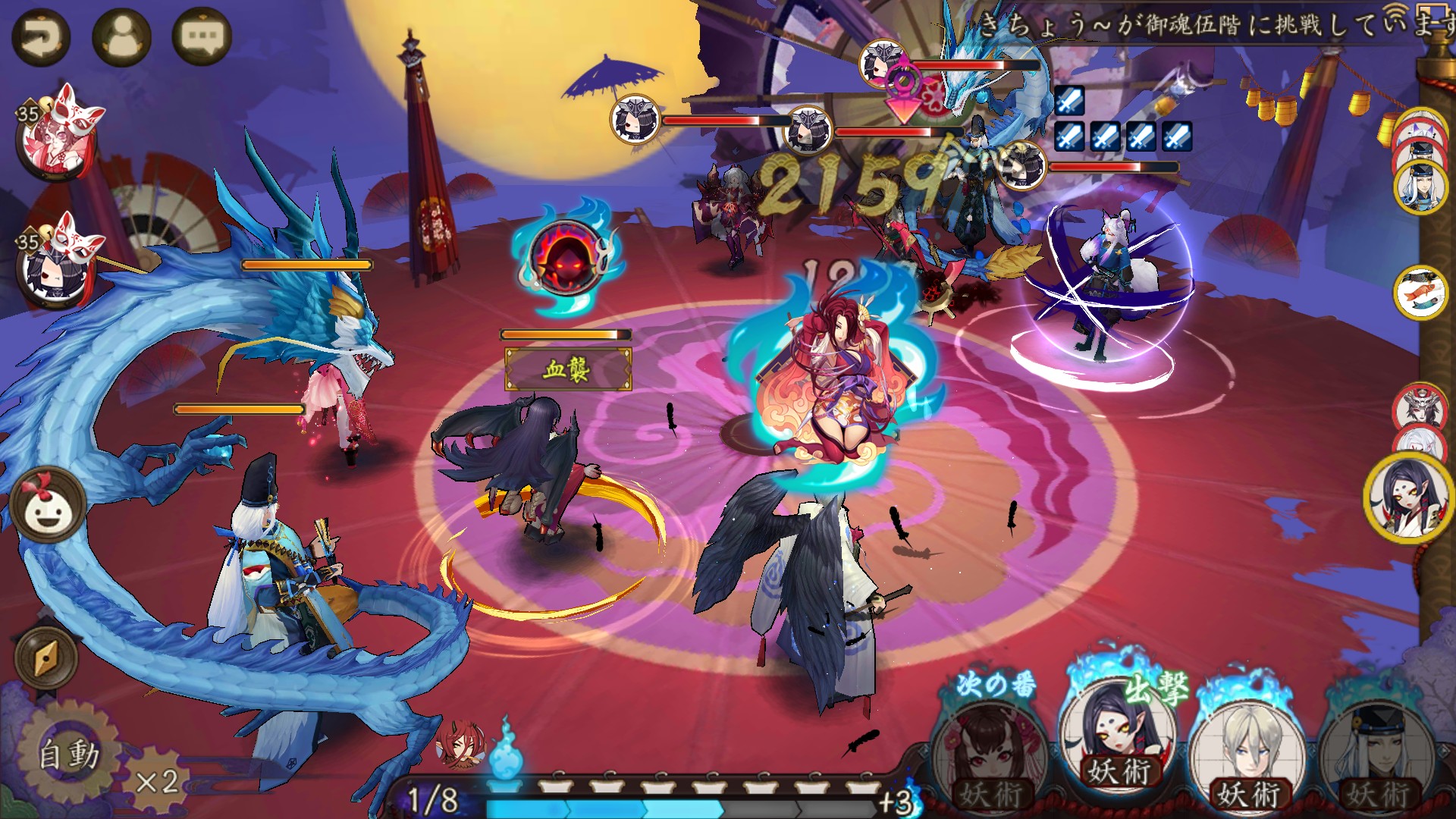Open the paper doll emote button
Image resolution: width=1456 pixels, height=819 pixels.
point(47,504)
